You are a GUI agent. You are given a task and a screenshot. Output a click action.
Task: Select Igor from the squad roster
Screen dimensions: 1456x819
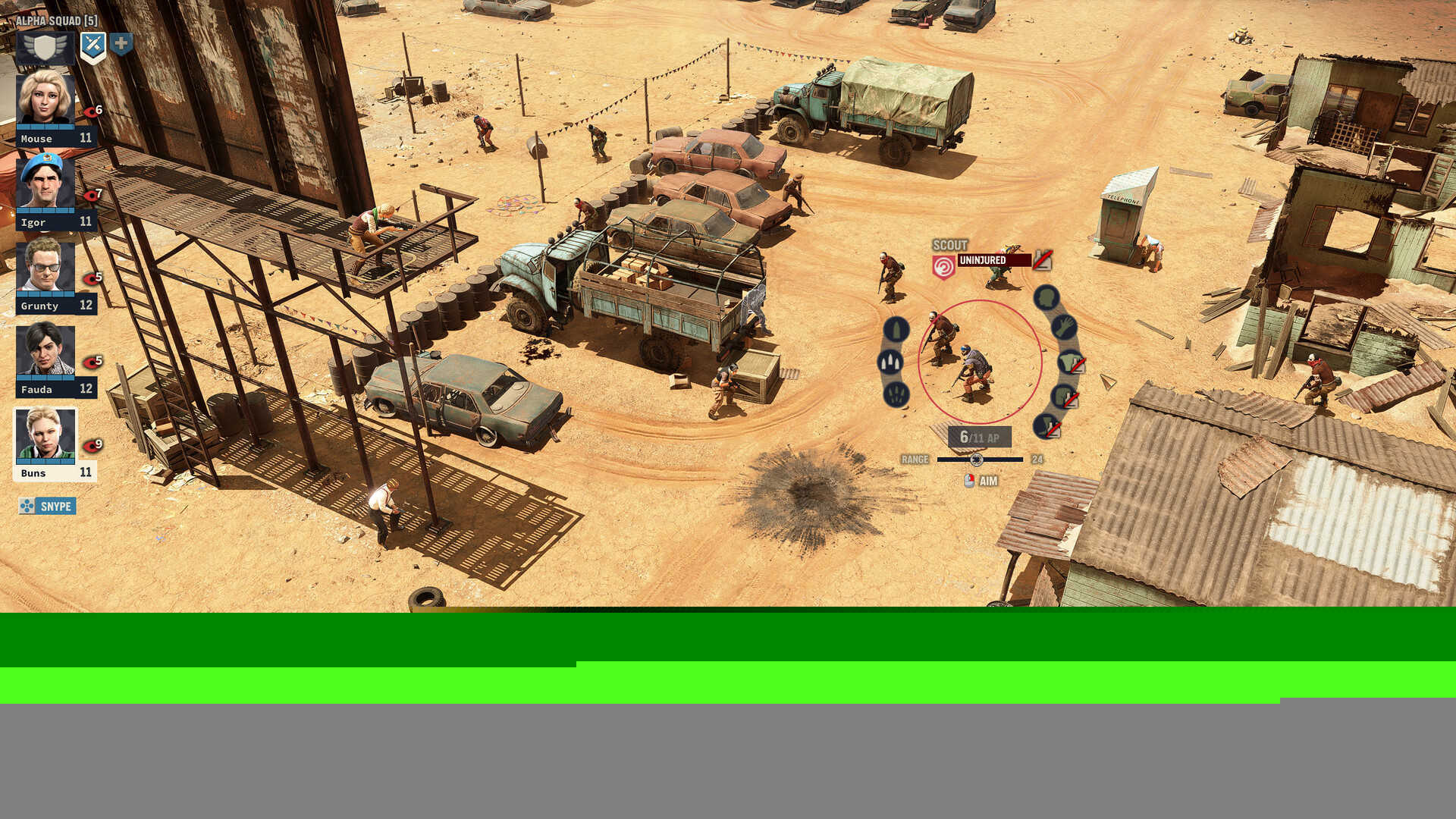(45, 183)
